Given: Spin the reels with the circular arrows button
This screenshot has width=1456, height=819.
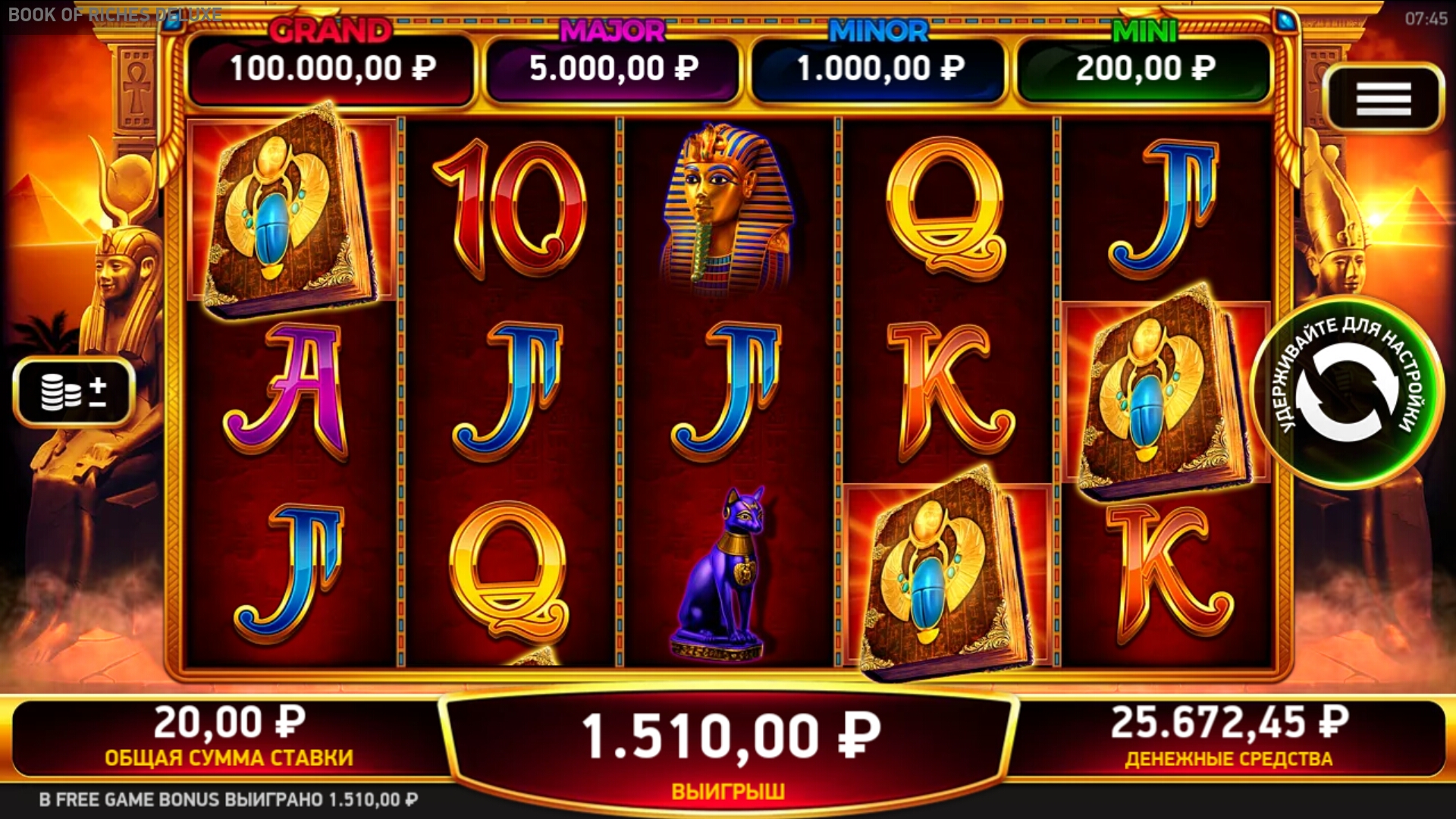Looking at the screenshot, I should pyautogui.click(x=1346, y=392).
